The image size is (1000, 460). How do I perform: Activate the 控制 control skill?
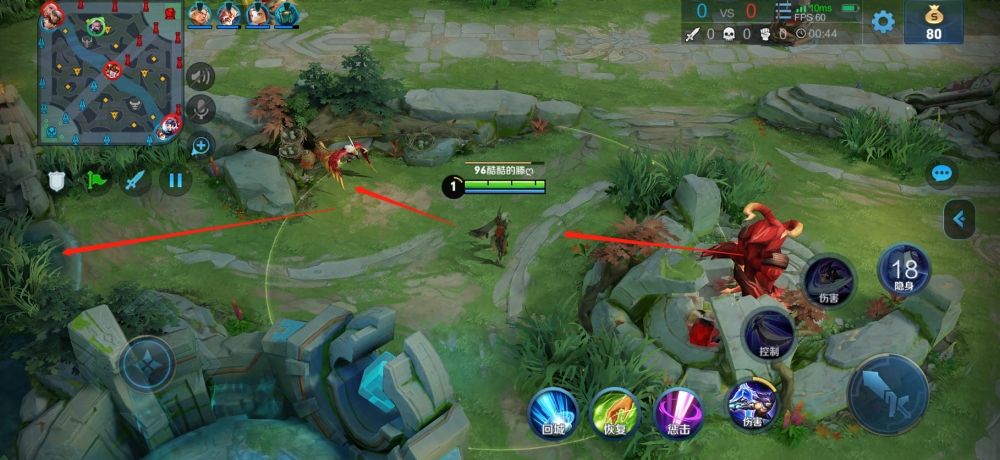pyautogui.click(x=769, y=332)
